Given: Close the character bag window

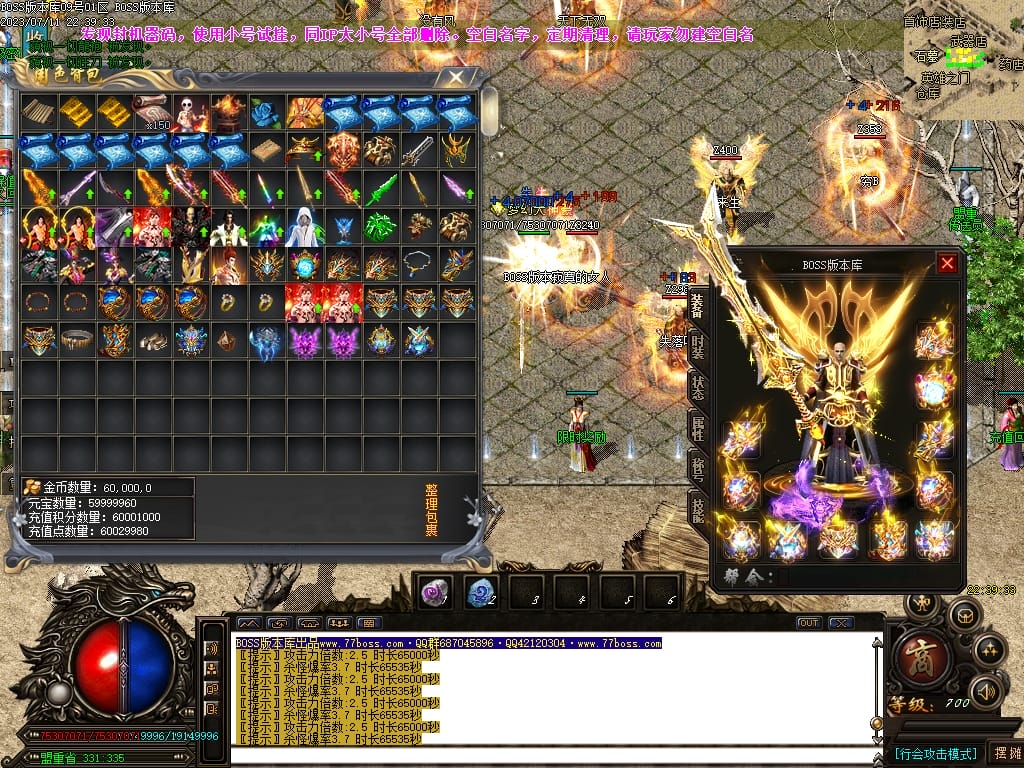Looking at the screenshot, I should point(457,76).
